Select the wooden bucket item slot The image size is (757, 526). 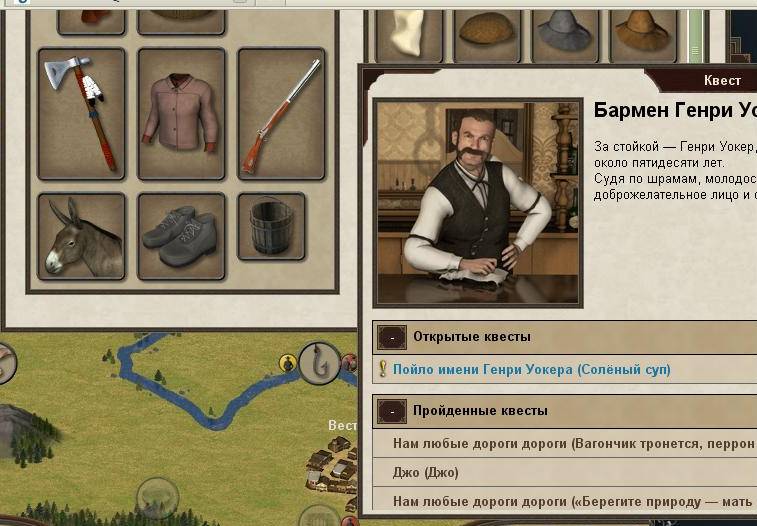[271, 226]
